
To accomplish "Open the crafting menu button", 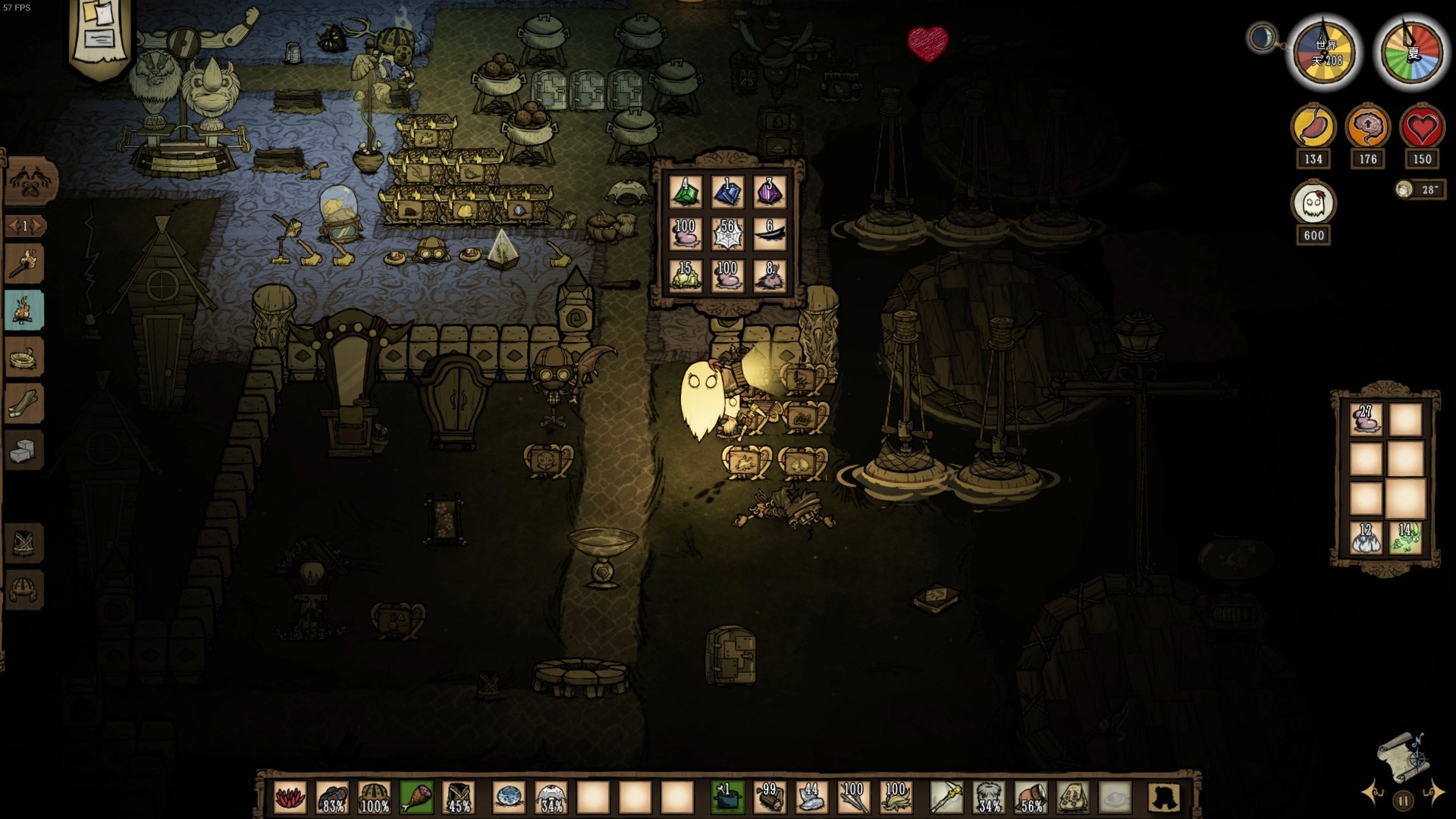I will (30, 180).
